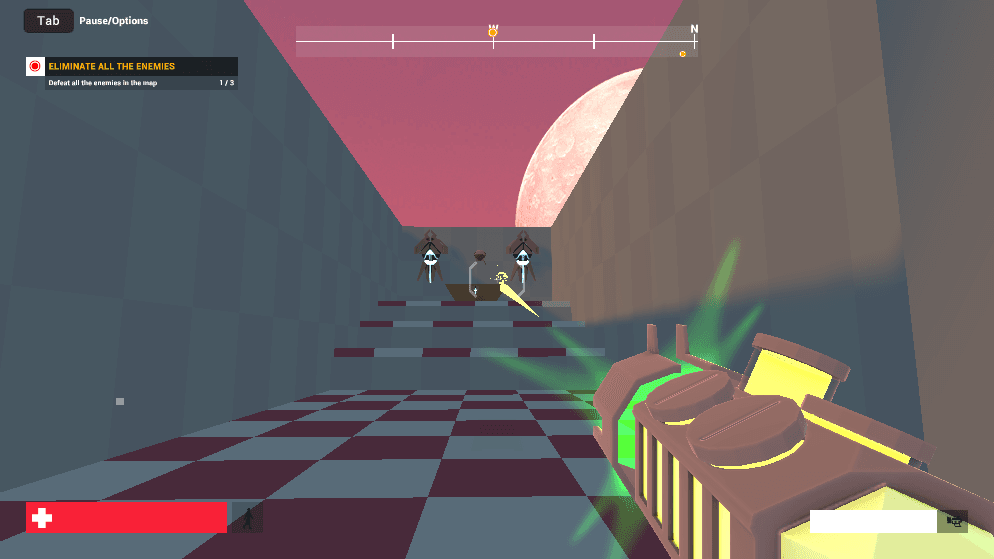Select the standing stance icon beside health

247,517
